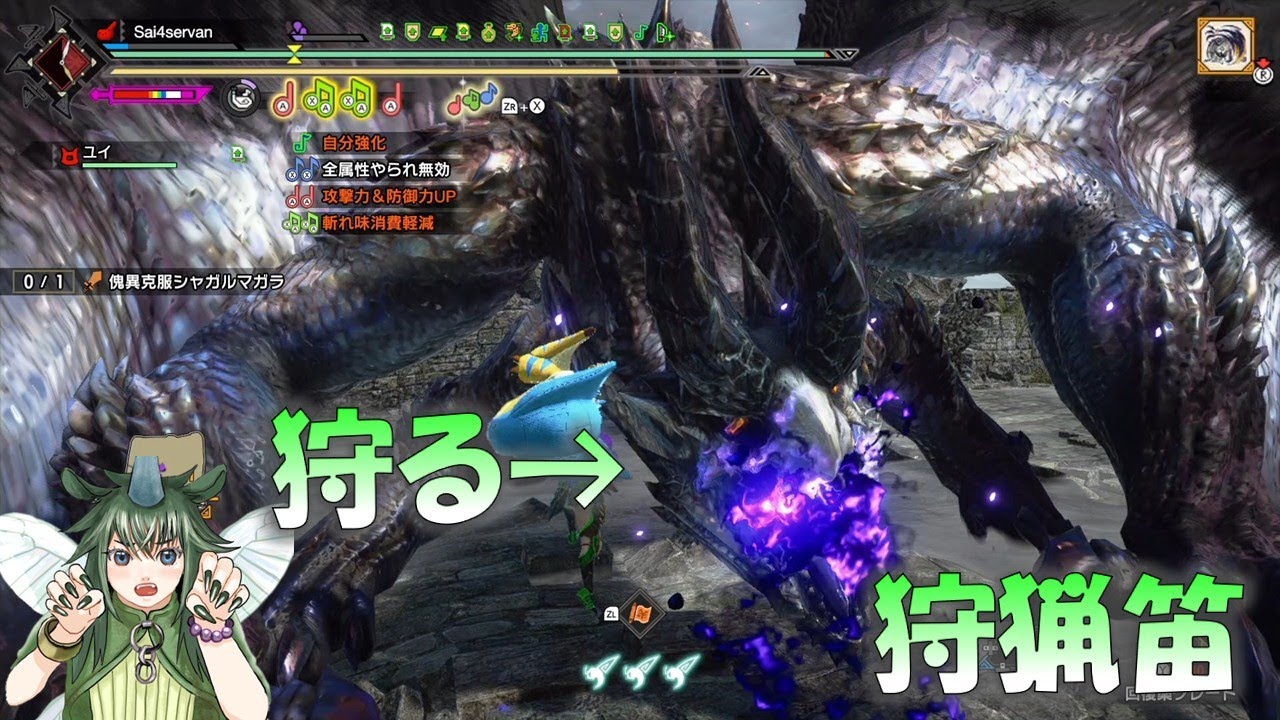
Task: Click the round Palamute gauge icon
Action: (239, 95)
